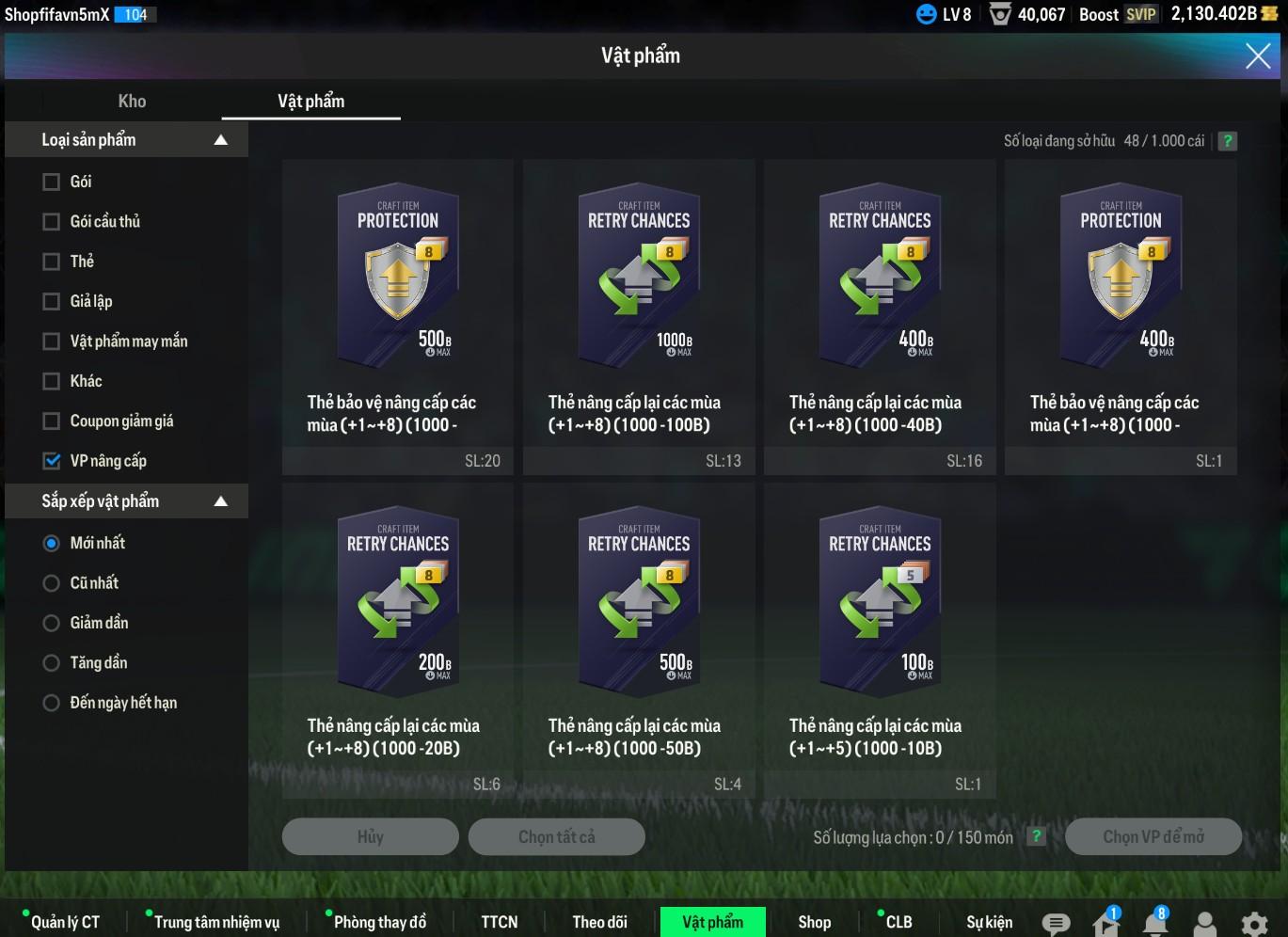Close the Vật phẩm window
Image resolution: width=1288 pixels, height=937 pixels.
(x=1257, y=56)
